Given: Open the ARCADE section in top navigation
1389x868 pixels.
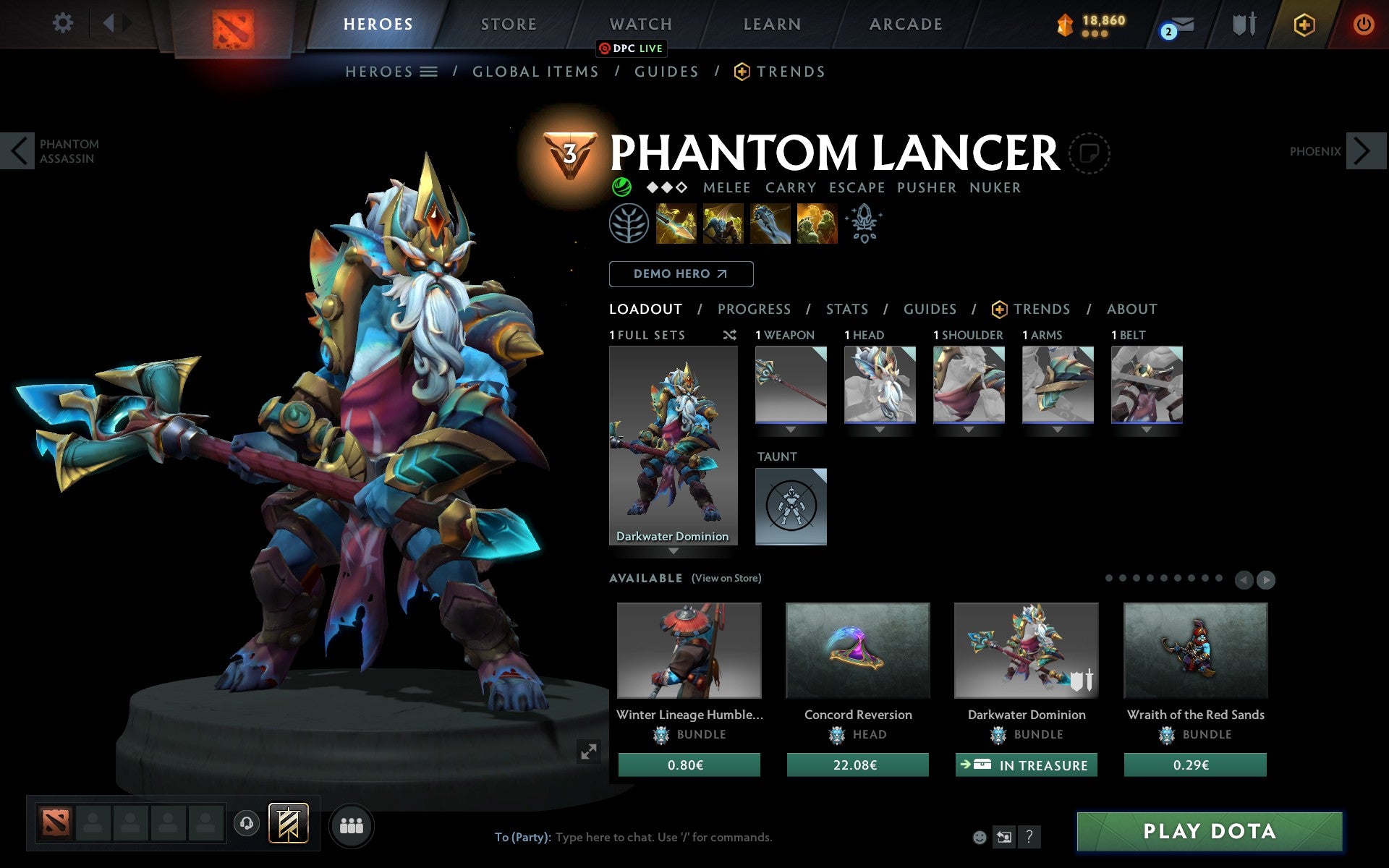Looking at the screenshot, I should [904, 24].
